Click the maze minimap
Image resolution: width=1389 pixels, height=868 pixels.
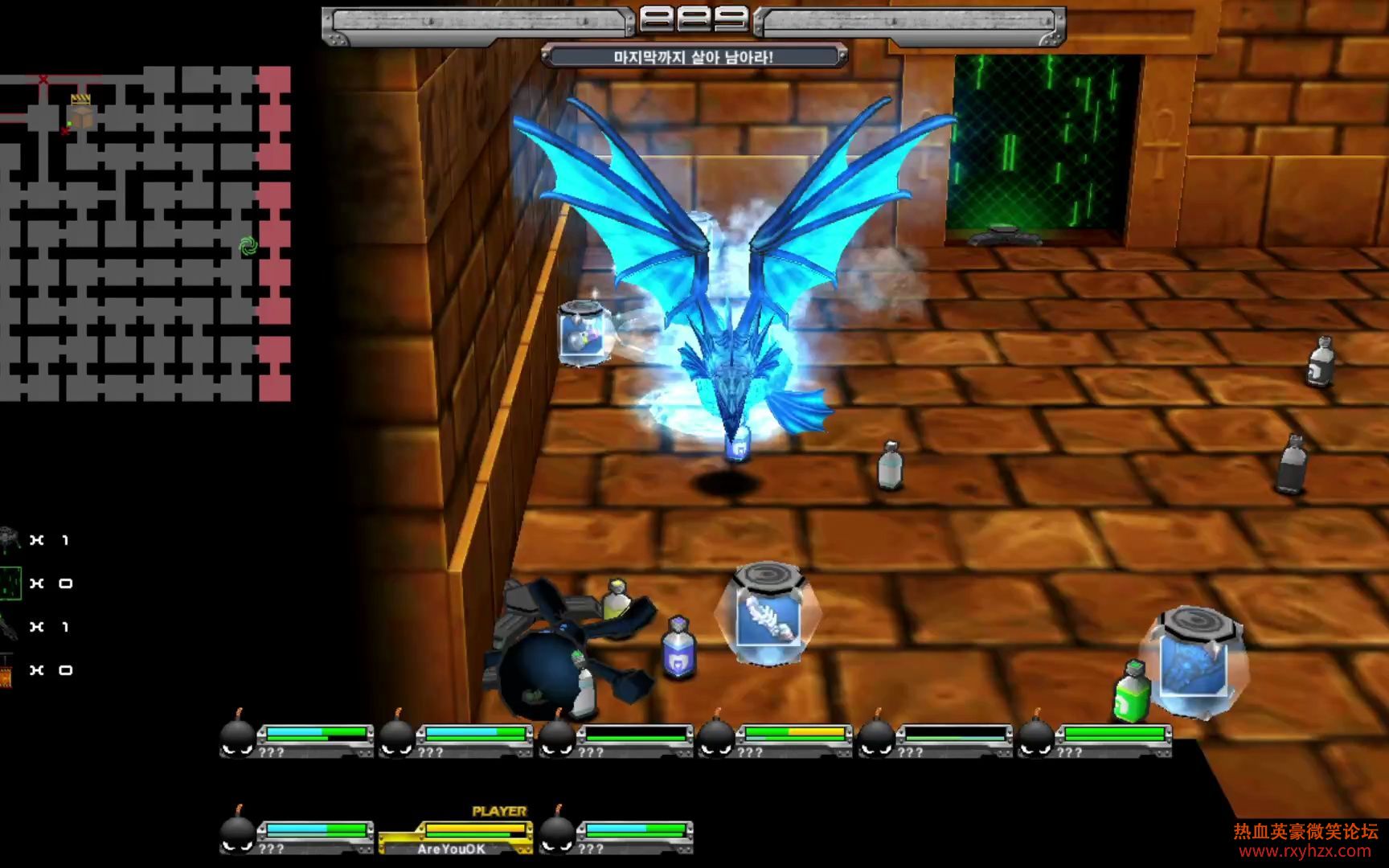145,233
